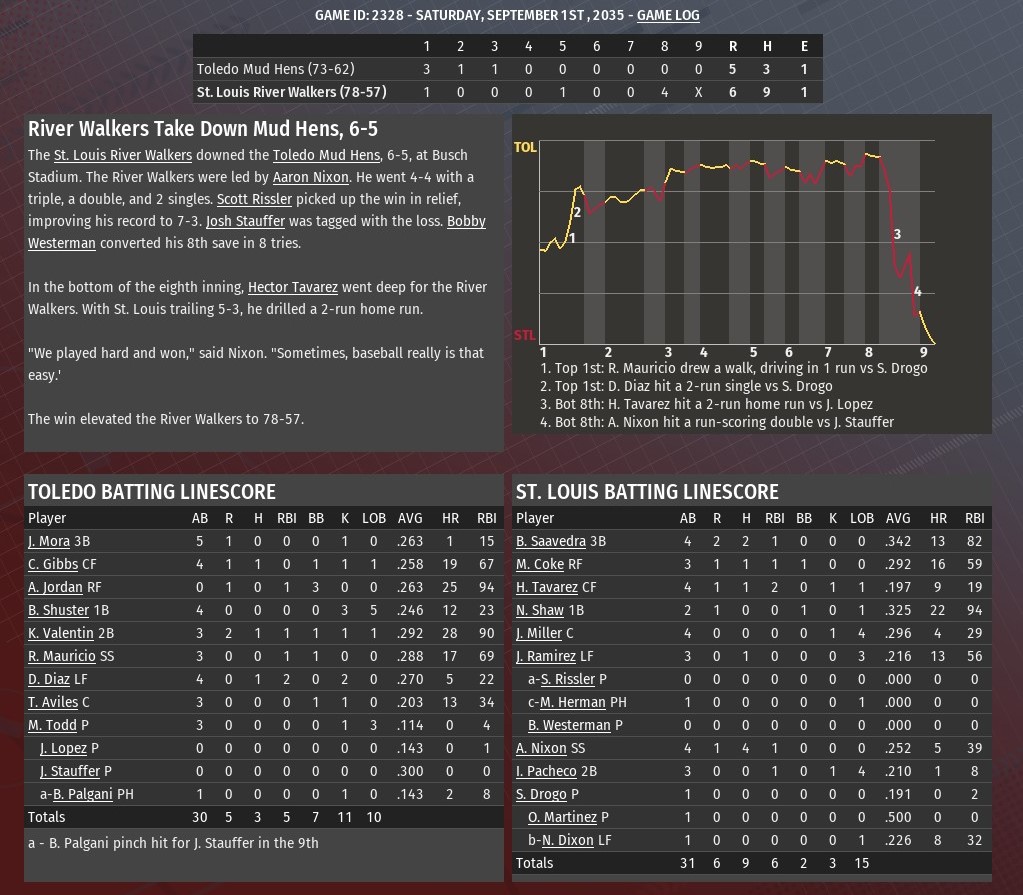
Task: View I. Pacheco player page
Action: (x=546, y=771)
